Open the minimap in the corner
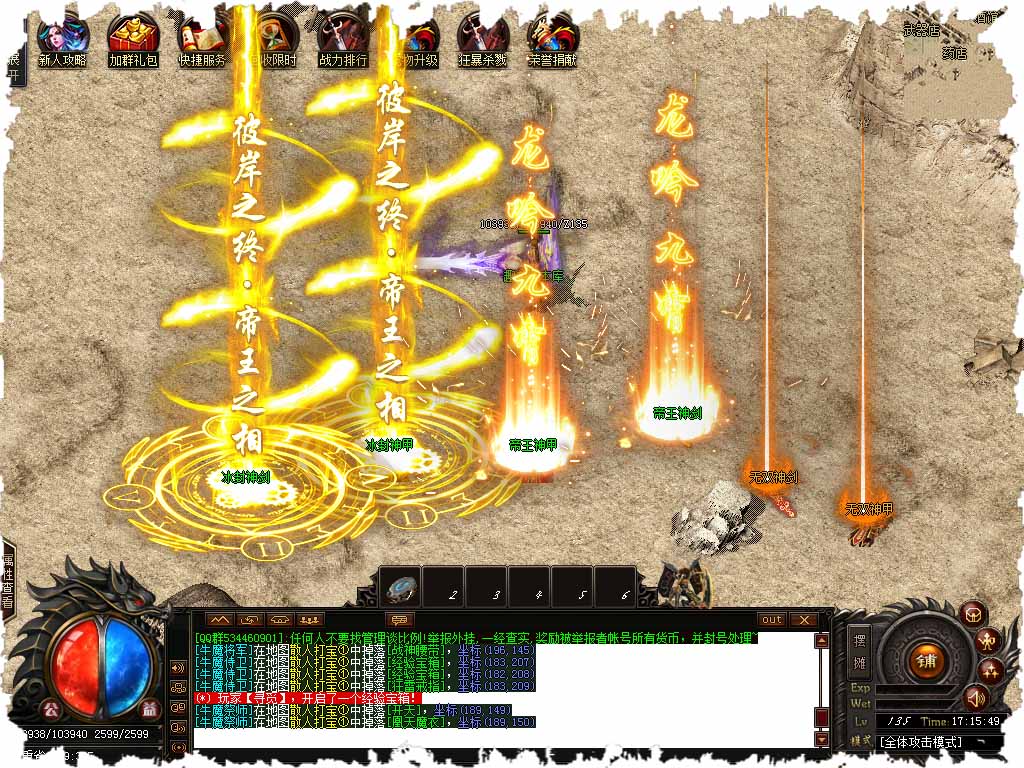The image size is (1024, 768). (x=960, y=50)
